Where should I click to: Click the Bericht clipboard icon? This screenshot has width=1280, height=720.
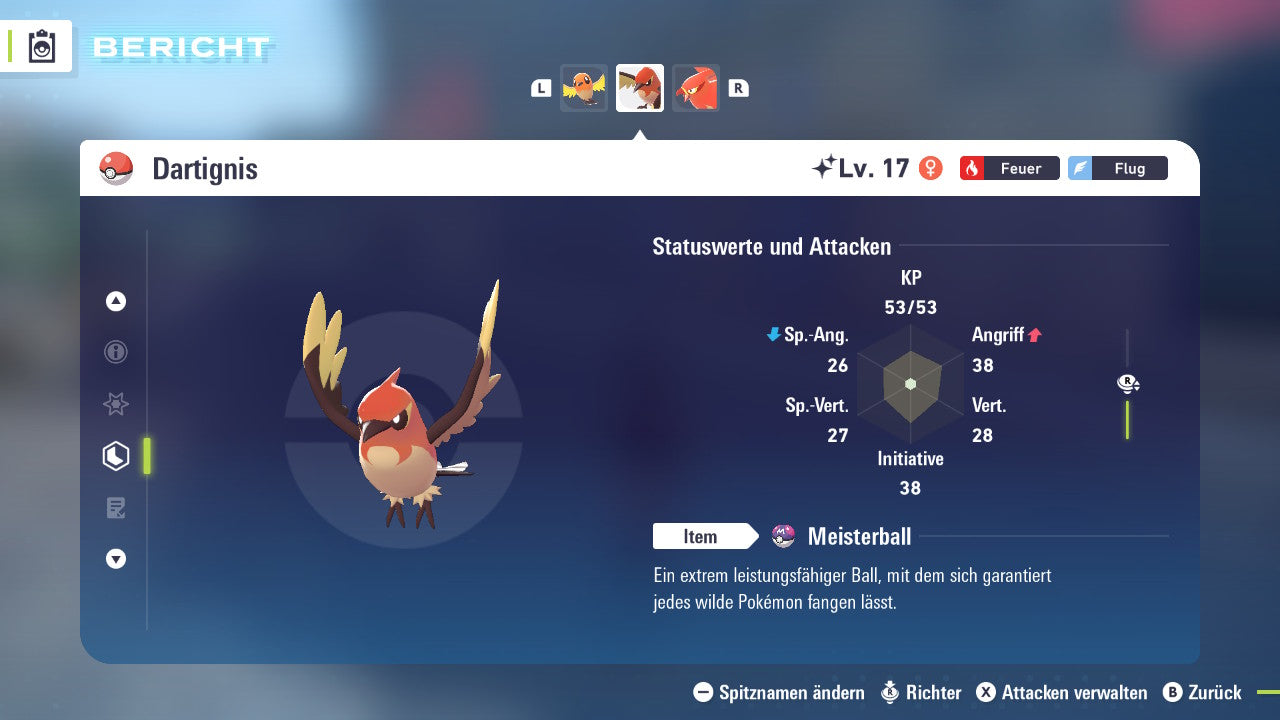(40, 46)
